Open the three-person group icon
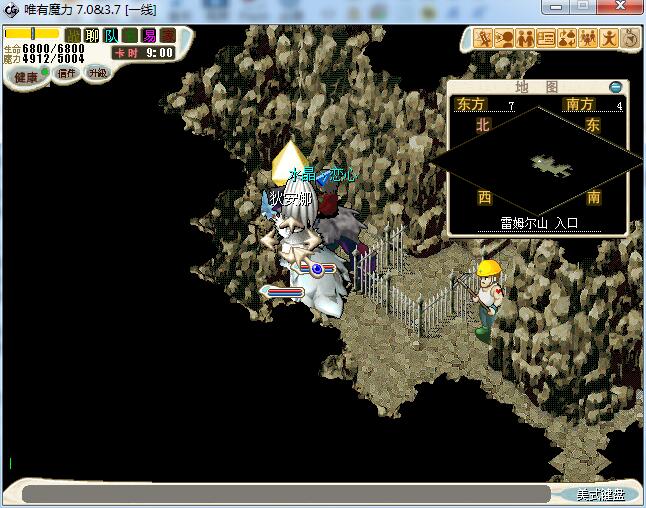 (x=588, y=38)
